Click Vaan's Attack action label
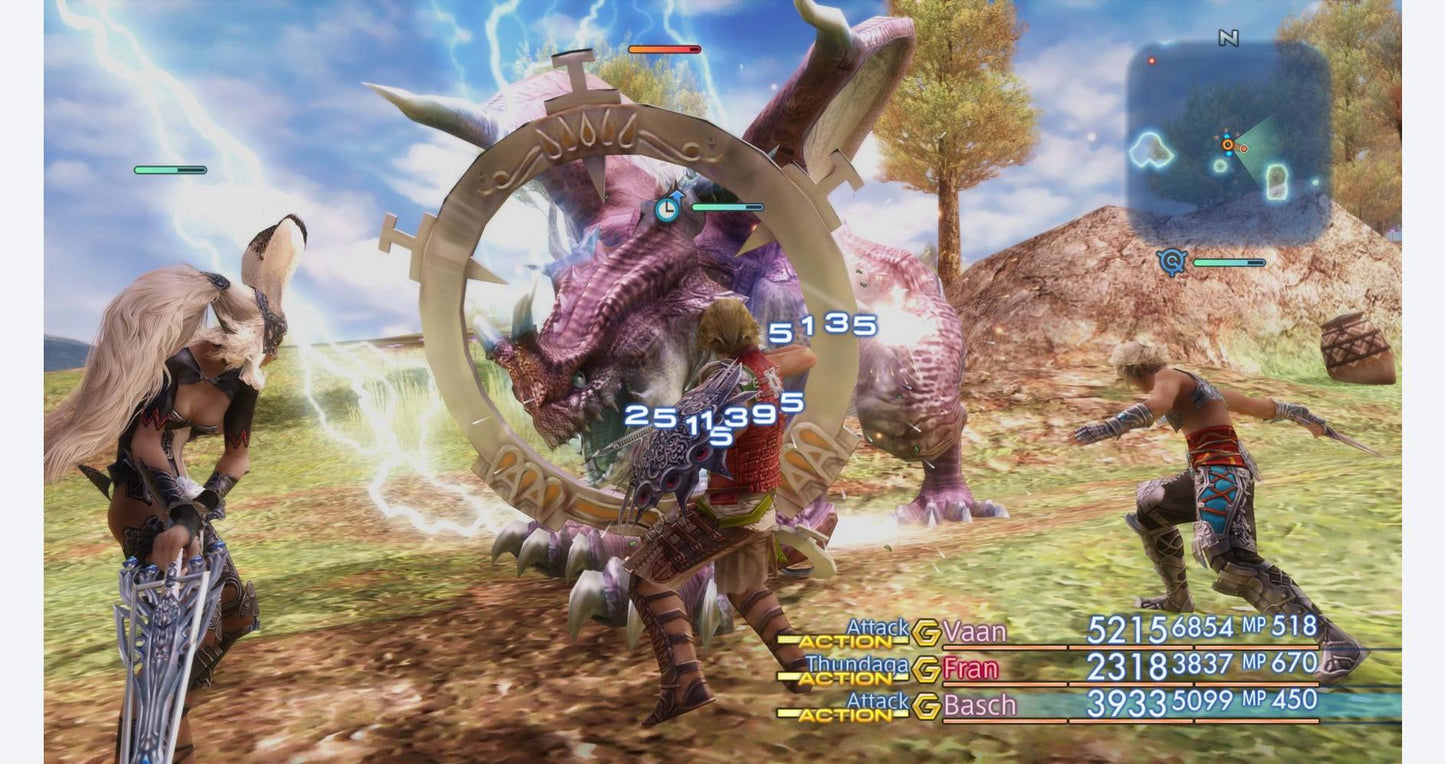1445x764 pixels. click(x=877, y=626)
